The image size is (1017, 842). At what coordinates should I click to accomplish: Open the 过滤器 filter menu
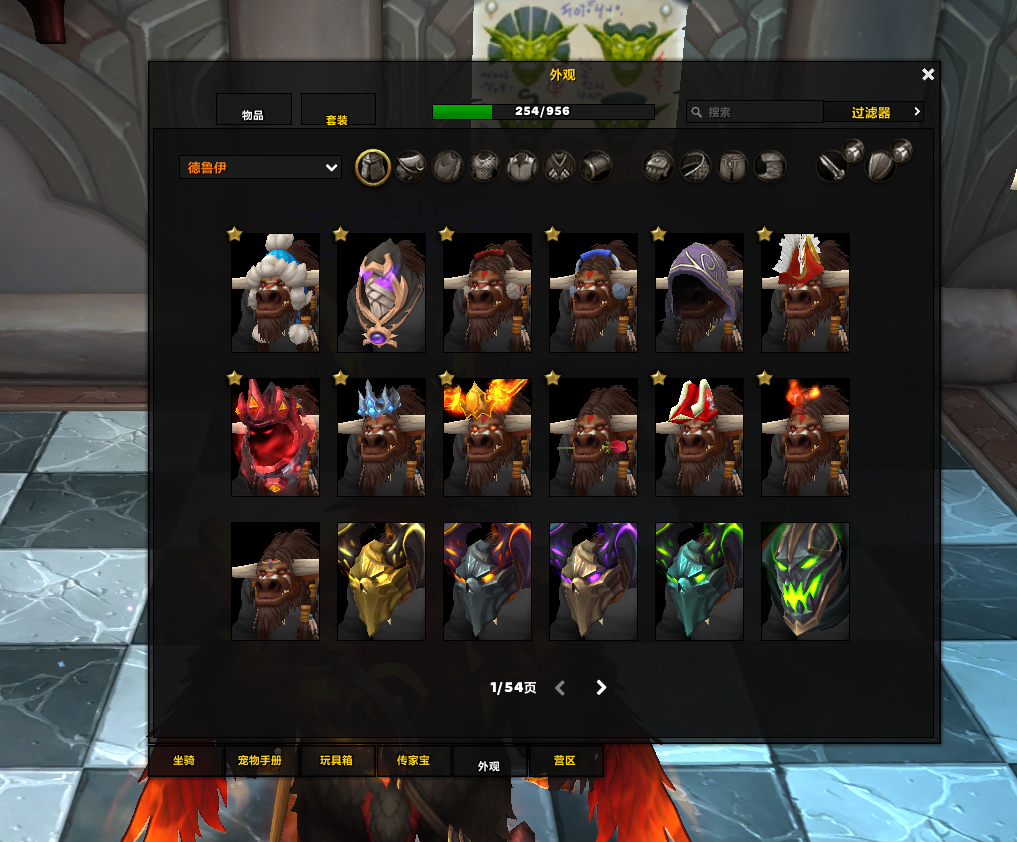[872, 113]
